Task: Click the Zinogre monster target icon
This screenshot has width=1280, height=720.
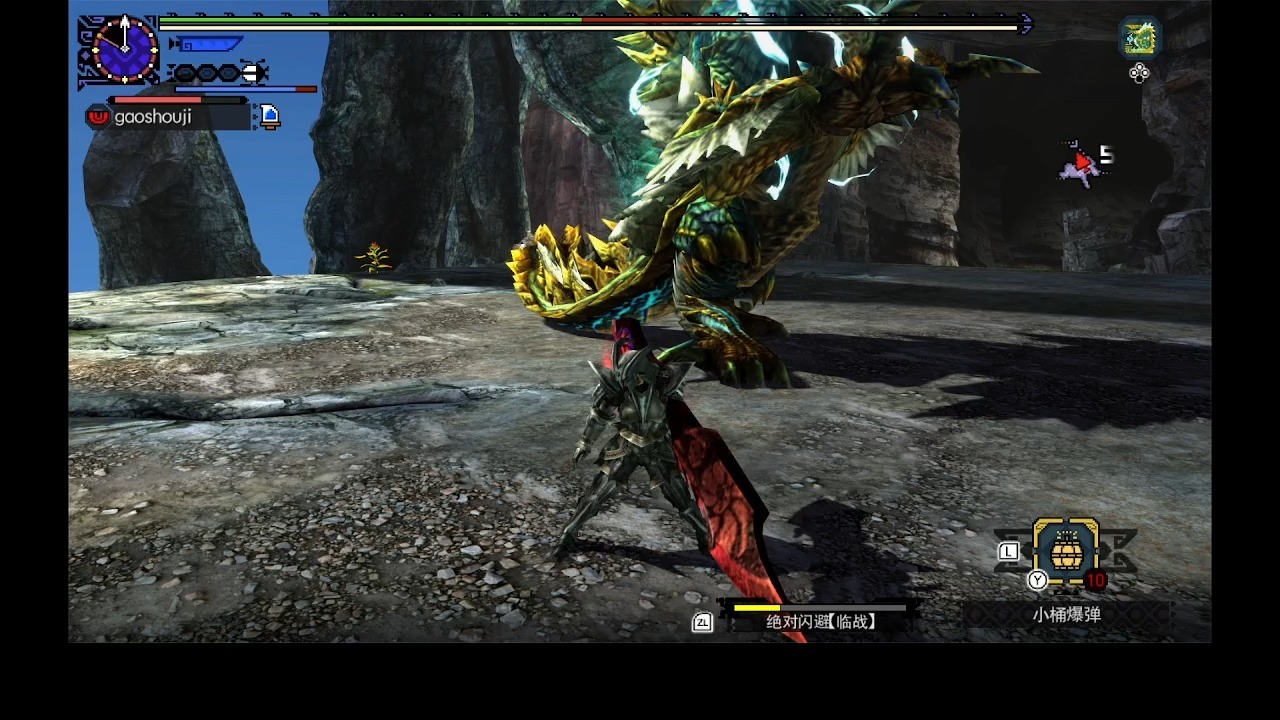Action: coord(1139,37)
